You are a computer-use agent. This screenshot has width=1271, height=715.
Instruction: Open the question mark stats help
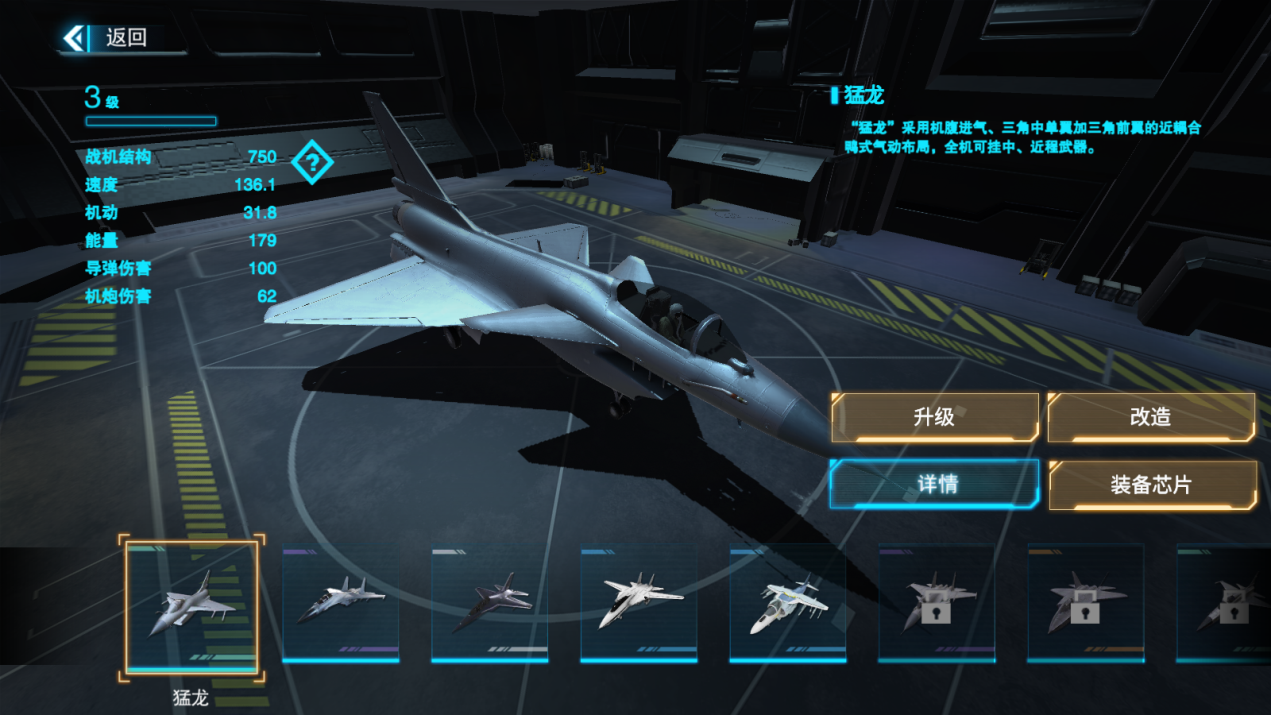pos(312,162)
